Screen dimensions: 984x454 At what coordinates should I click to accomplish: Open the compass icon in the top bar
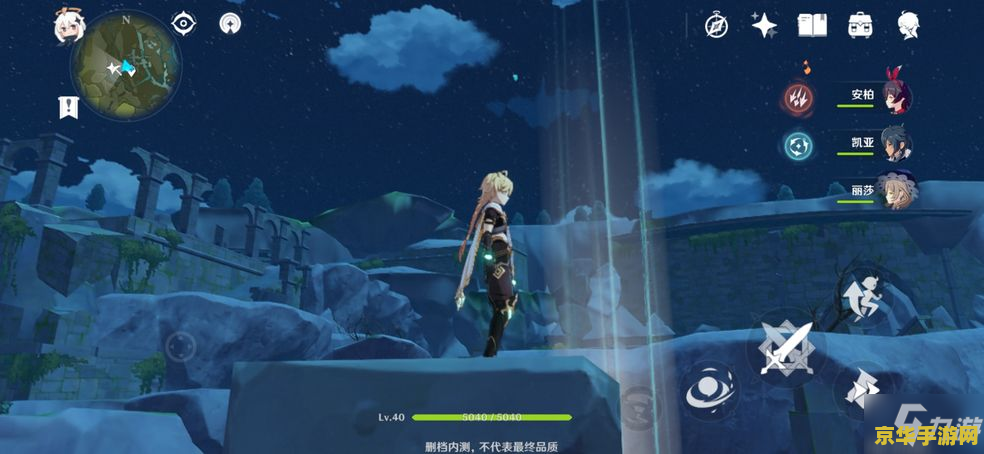[x=716, y=26]
